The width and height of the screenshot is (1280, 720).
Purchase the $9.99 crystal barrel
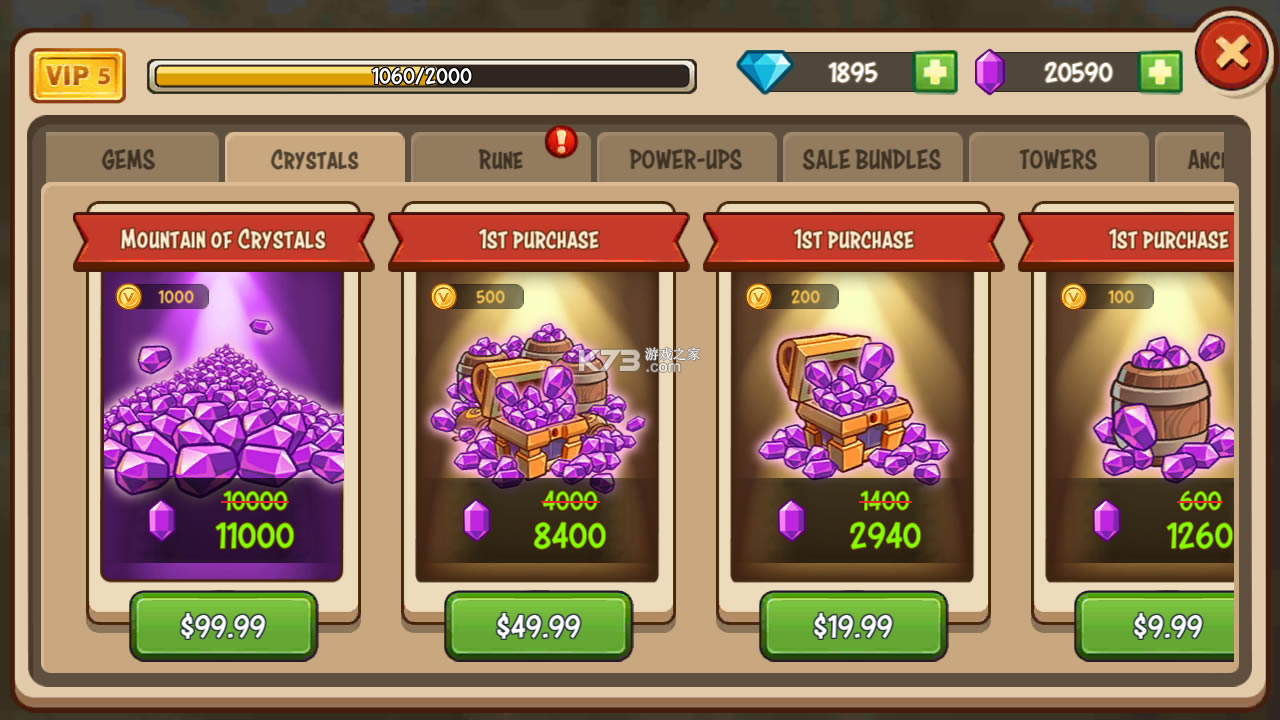pos(1166,626)
